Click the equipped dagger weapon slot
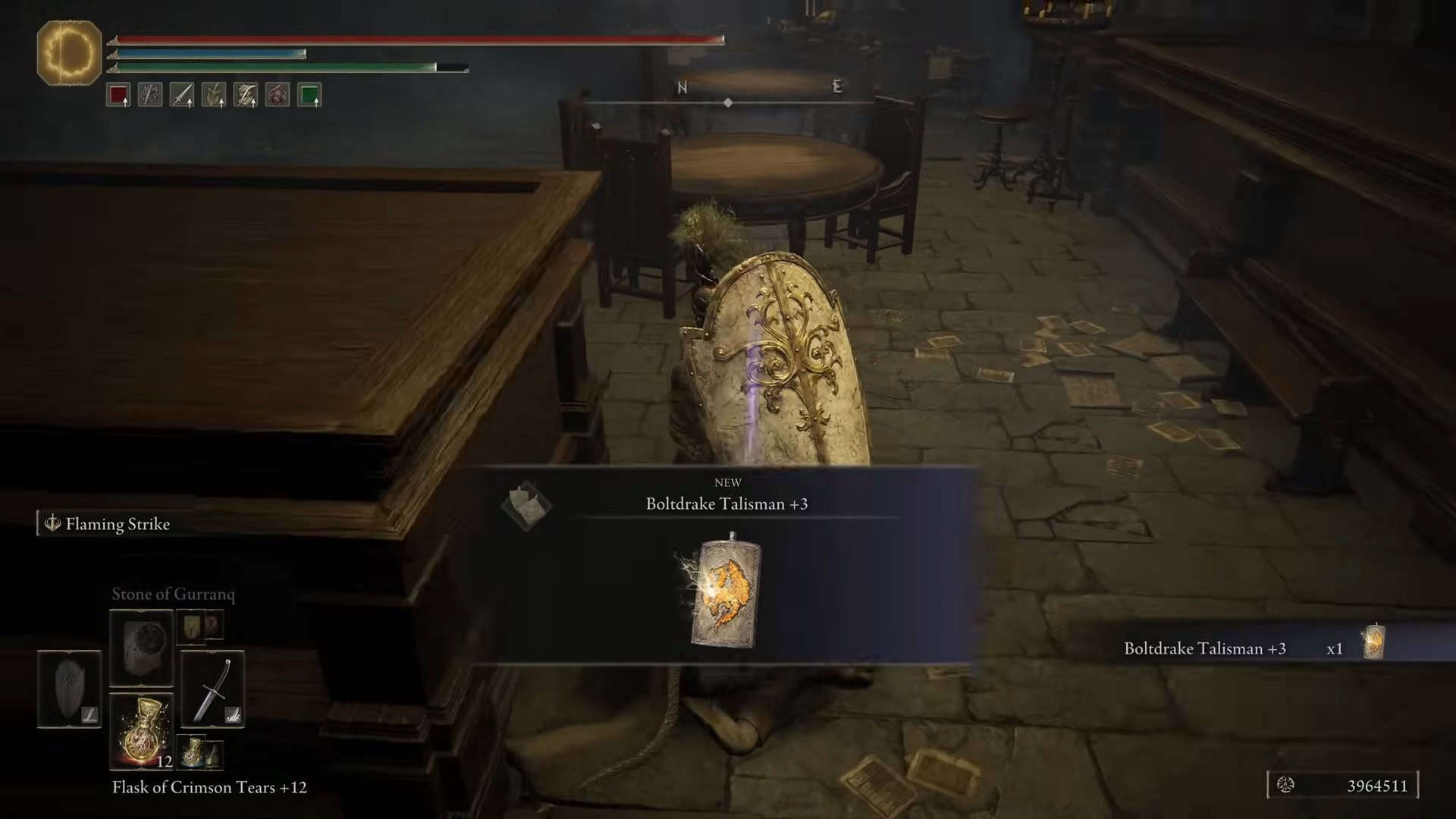Screen dimensions: 1456x819 (214, 688)
